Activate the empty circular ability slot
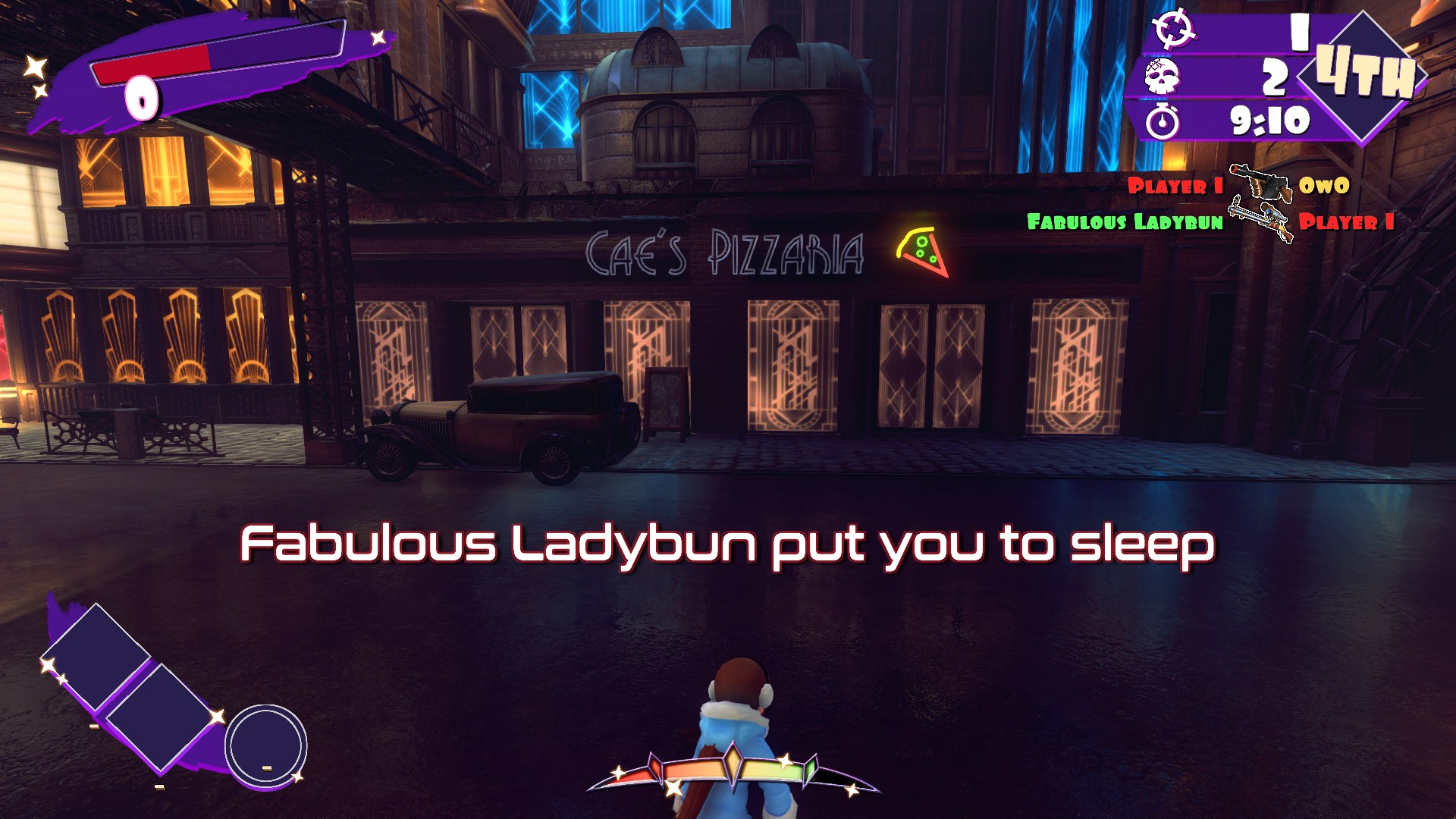Image resolution: width=1456 pixels, height=819 pixels. click(266, 745)
